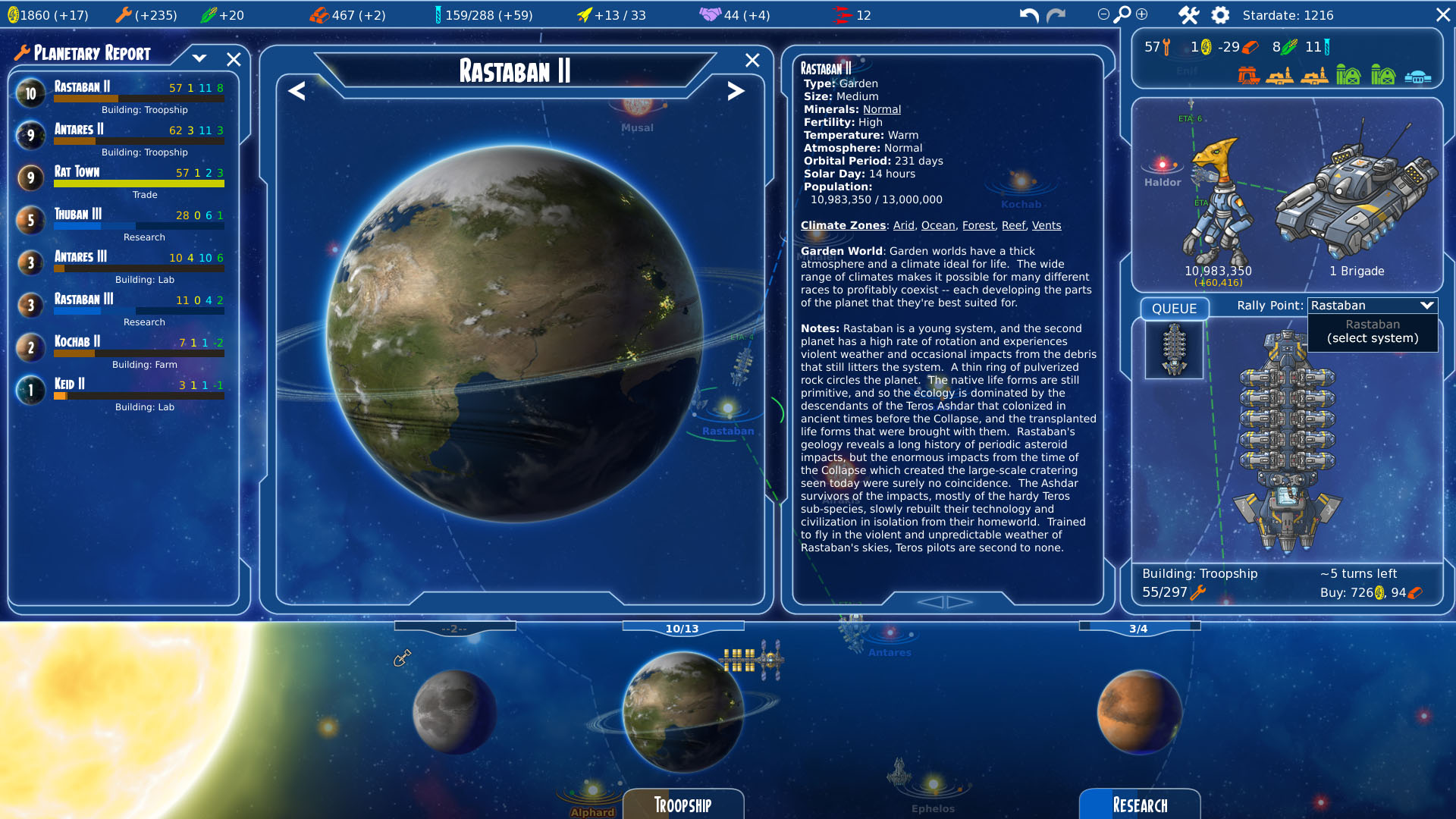The height and width of the screenshot is (819, 1456).
Task: Open the gear settings icon
Action: click(1220, 15)
